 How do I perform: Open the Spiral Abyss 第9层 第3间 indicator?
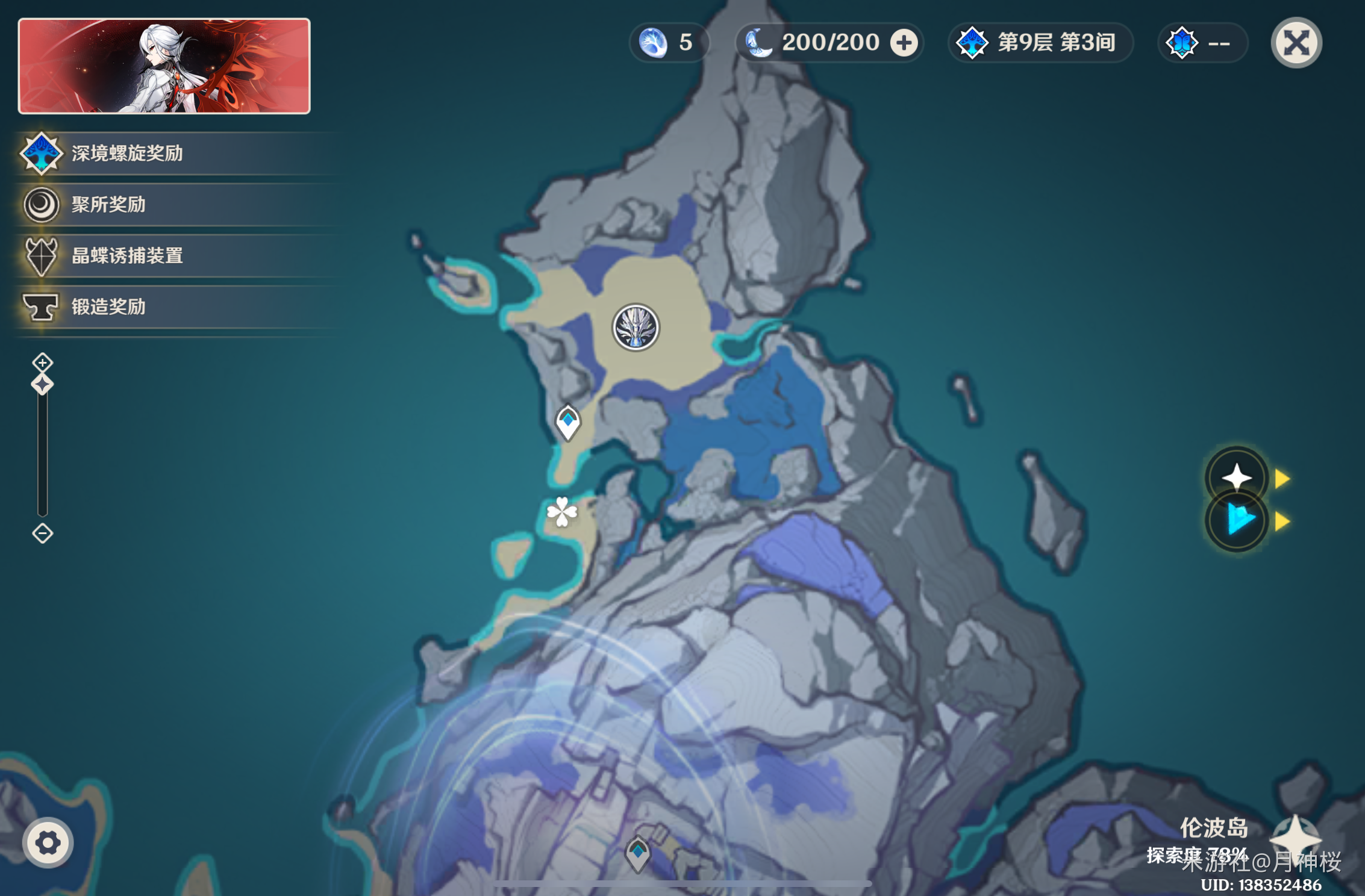click(1040, 43)
